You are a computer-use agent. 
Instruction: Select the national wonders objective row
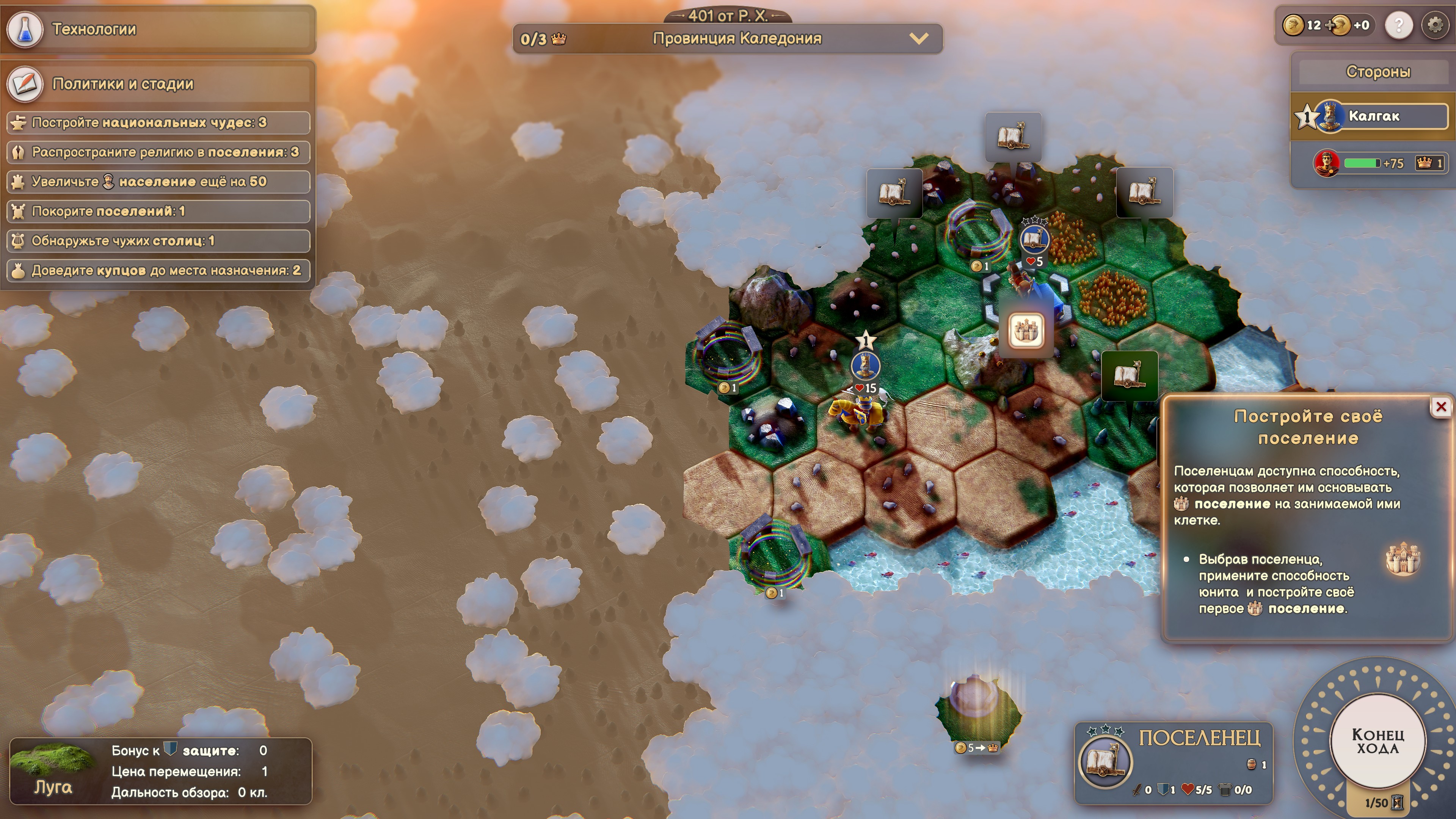click(x=158, y=122)
